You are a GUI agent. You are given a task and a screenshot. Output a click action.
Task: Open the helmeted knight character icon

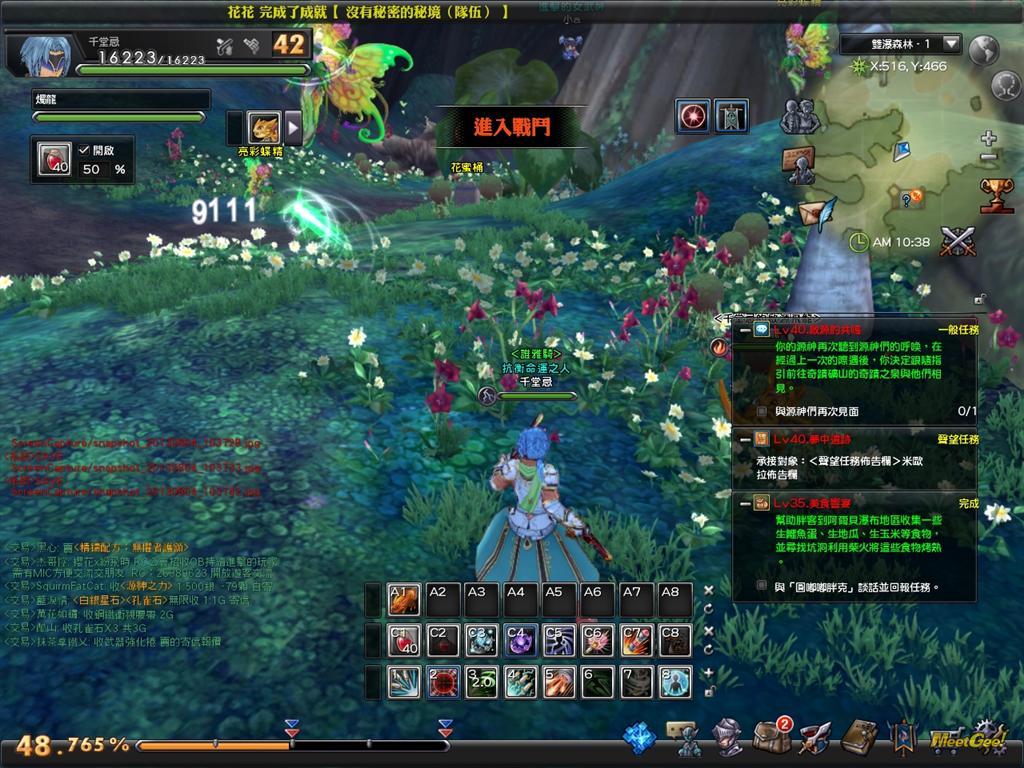(727, 737)
